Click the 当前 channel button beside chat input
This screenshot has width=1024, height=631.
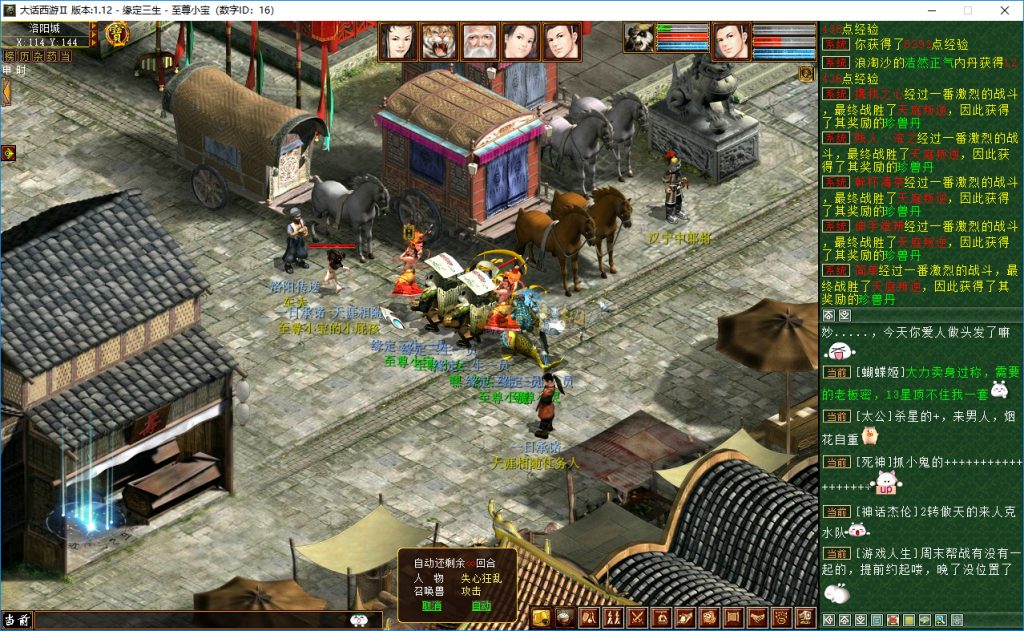(x=16, y=620)
